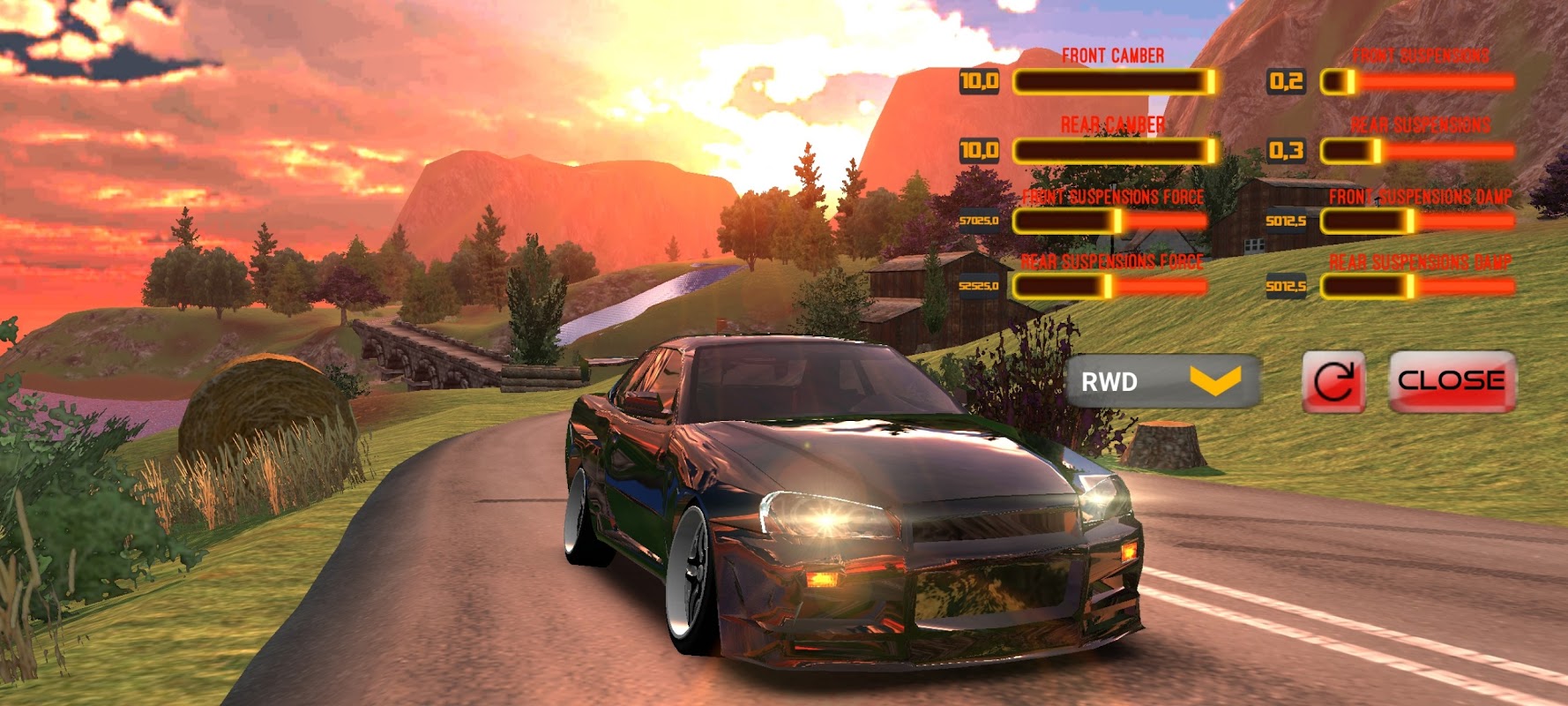Set the Front Suspensions height slider
Image resolution: width=1568 pixels, height=706 pixels.
point(1417,82)
